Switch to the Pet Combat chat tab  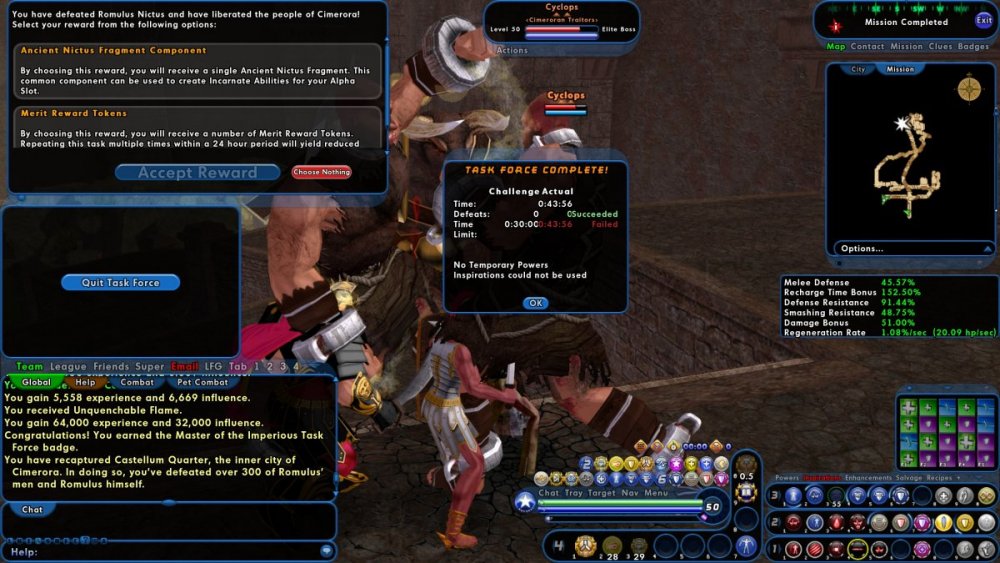point(202,382)
